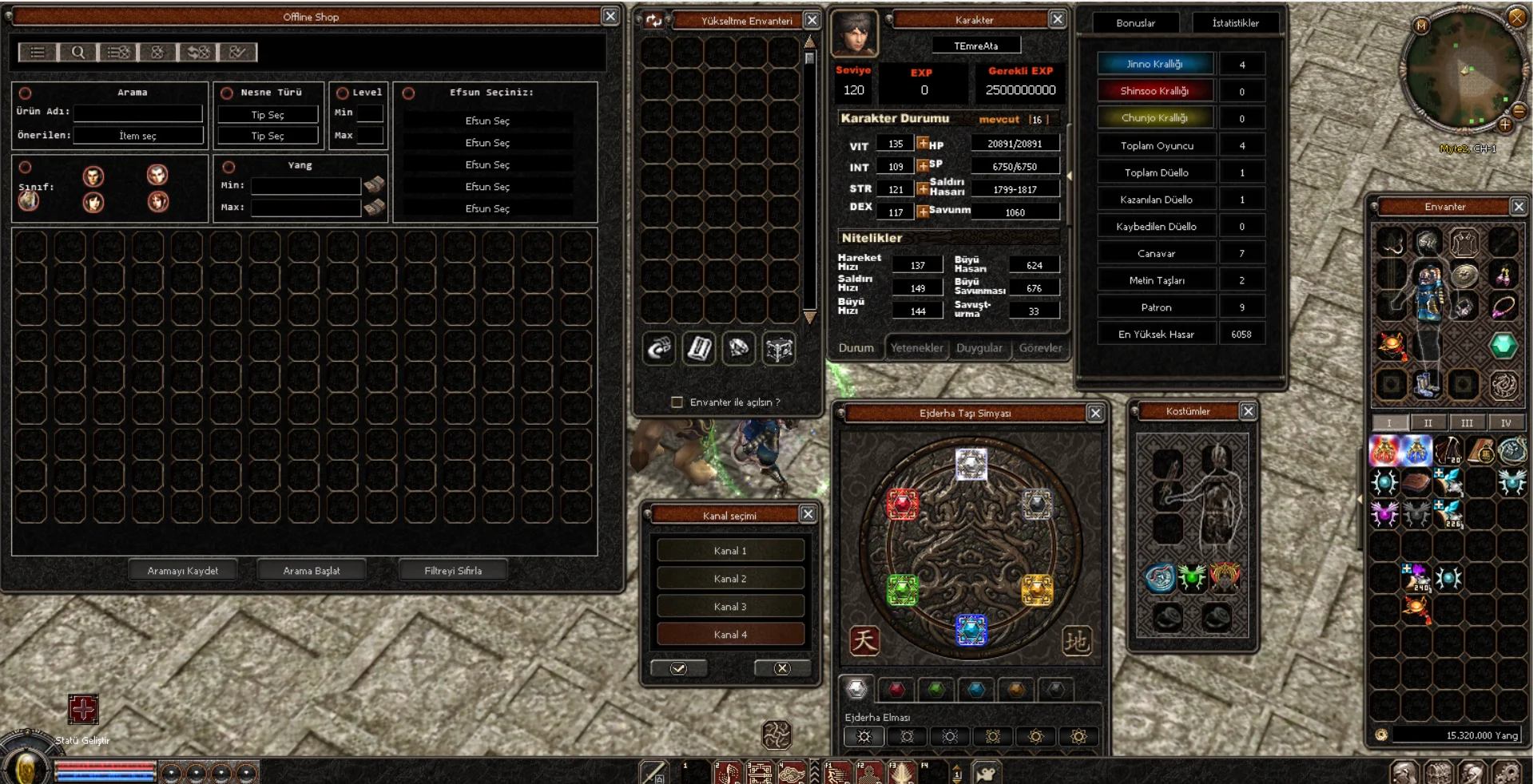
Task: Save the search via Aramayı Kaydet
Action: click(183, 570)
